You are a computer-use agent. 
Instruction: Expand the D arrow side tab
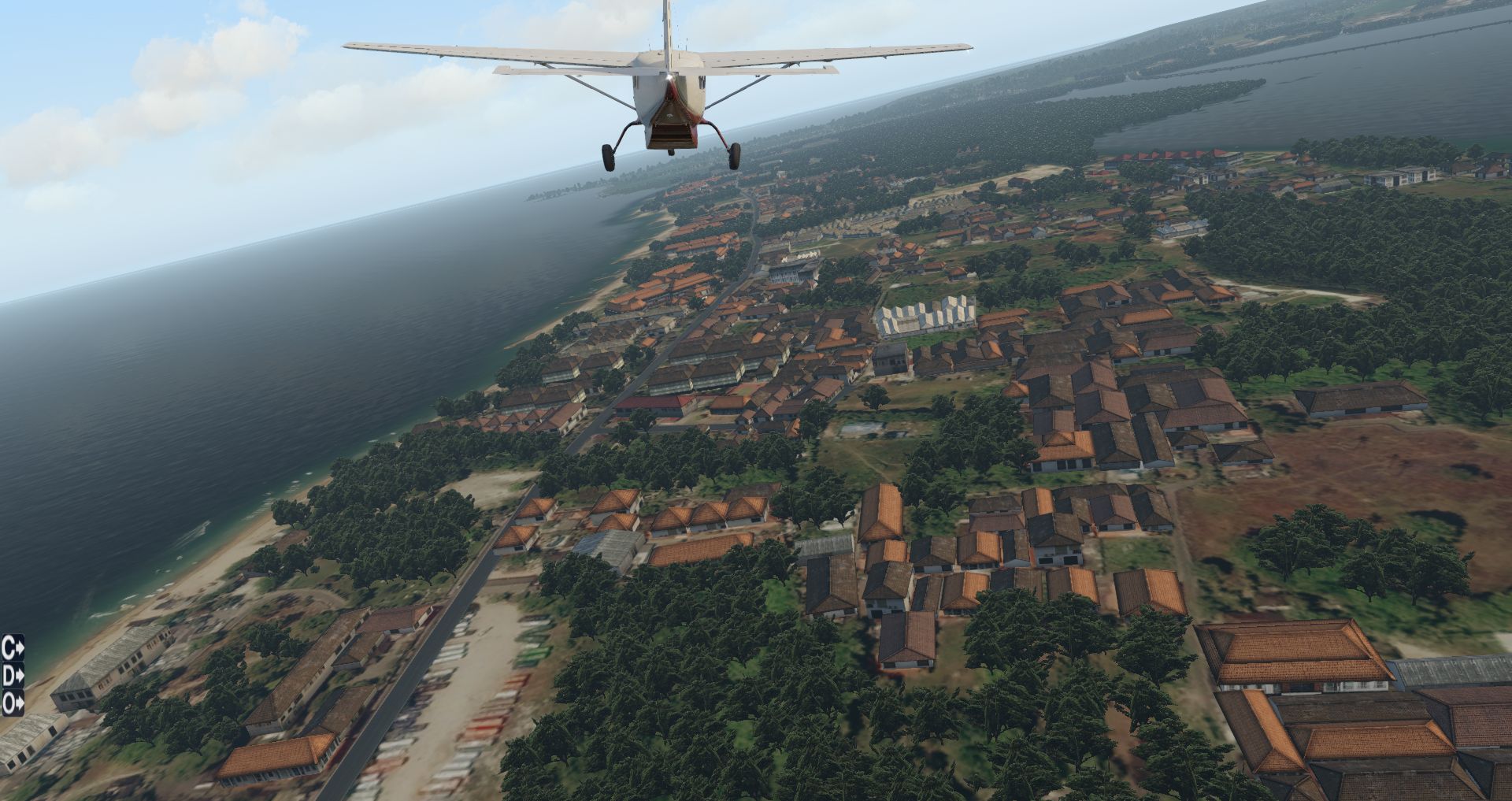[x=13, y=676]
